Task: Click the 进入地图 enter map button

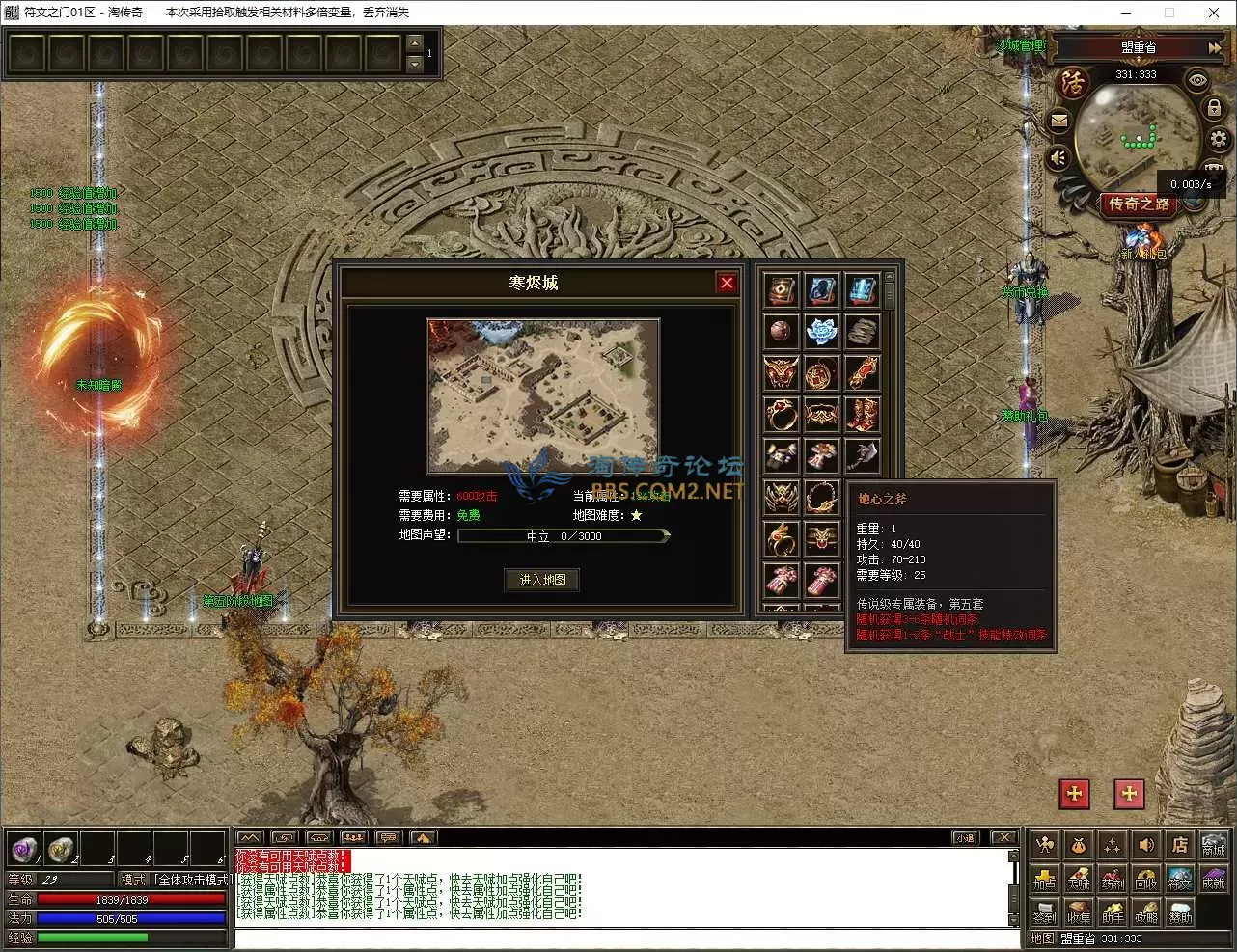Action: point(542,580)
